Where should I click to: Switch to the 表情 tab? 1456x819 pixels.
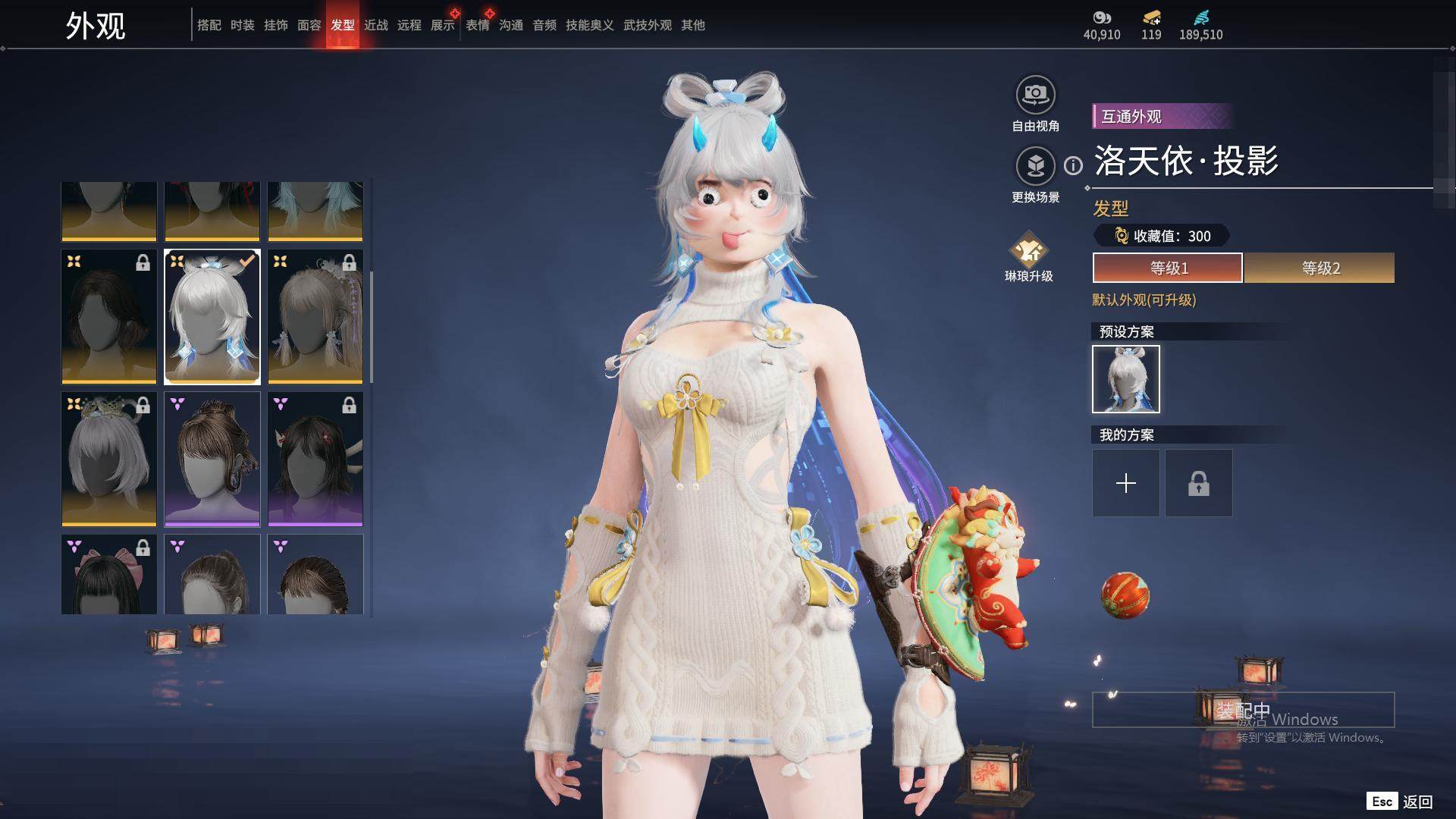[x=477, y=25]
